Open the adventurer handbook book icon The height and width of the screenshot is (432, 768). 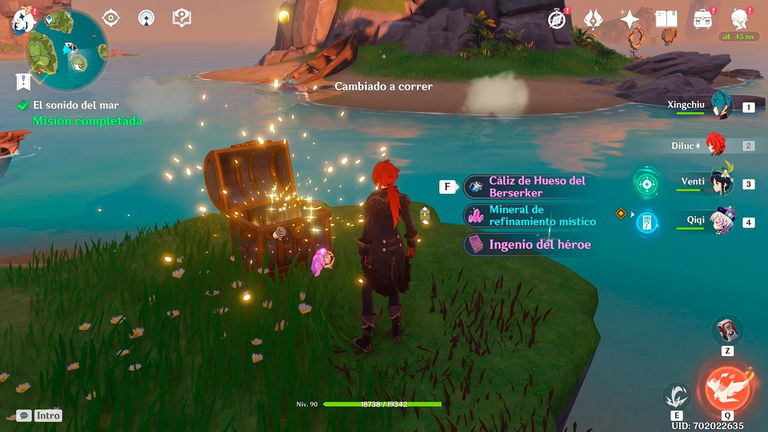(666, 18)
